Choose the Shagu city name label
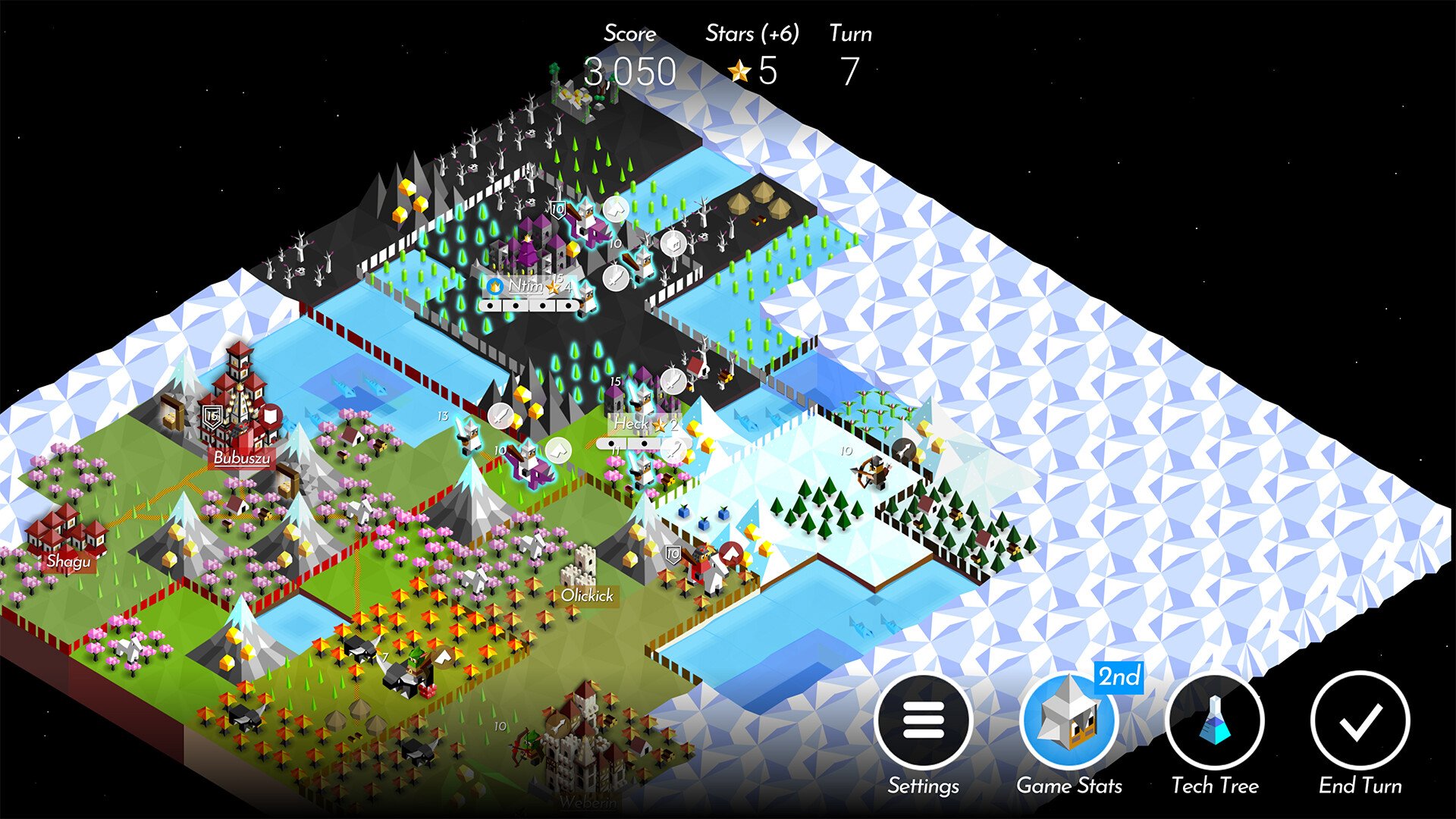Viewport: 1456px width, 819px height. click(68, 561)
